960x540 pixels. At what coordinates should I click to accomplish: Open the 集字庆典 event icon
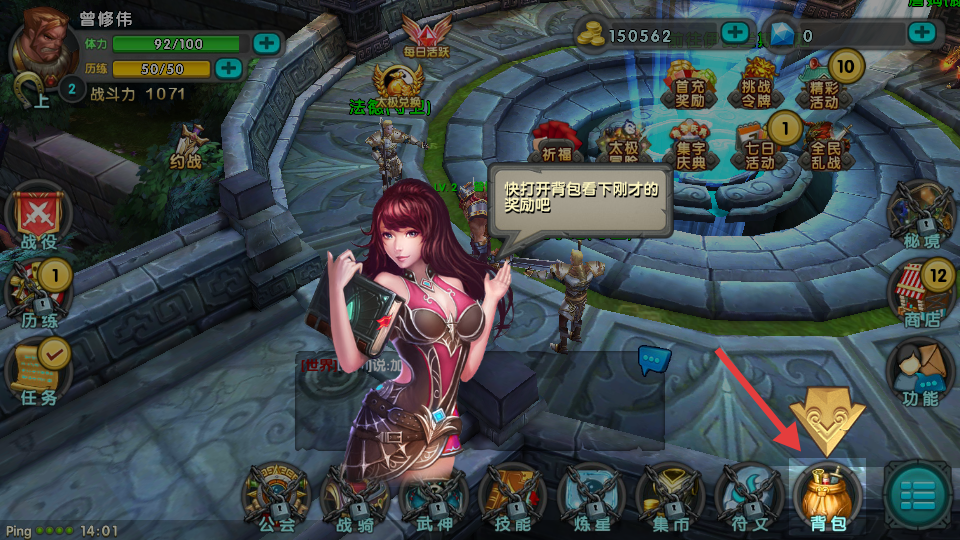pyautogui.click(x=690, y=146)
